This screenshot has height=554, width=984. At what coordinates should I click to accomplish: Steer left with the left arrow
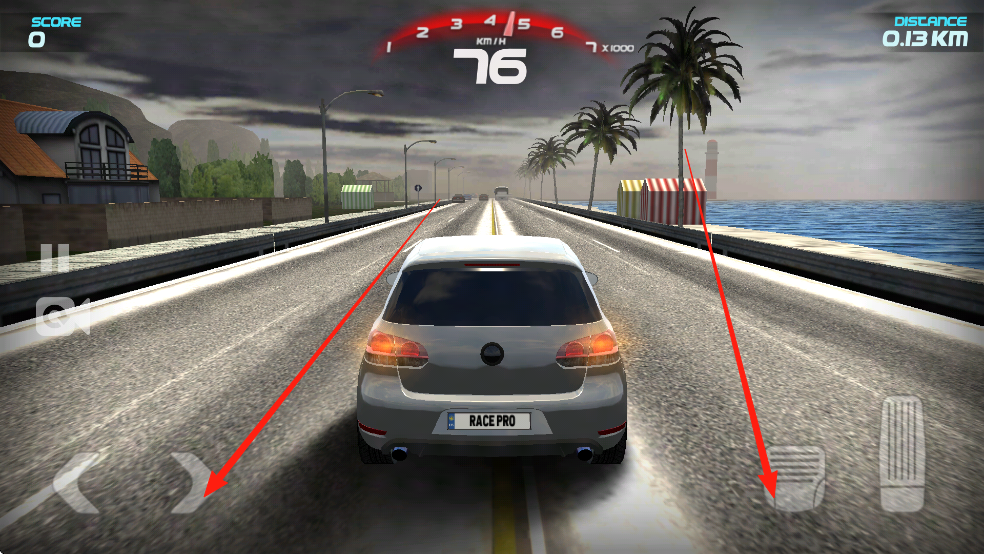coord(76,483)
